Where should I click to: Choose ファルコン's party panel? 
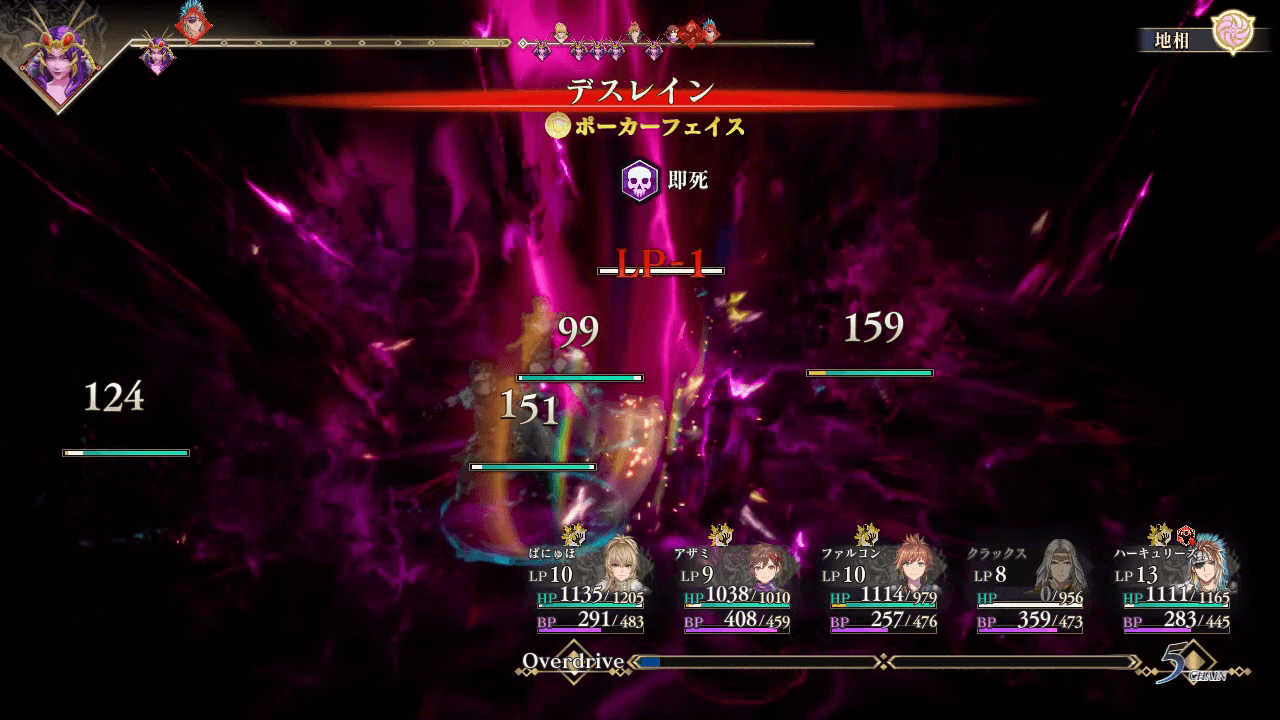click(881, 590)
